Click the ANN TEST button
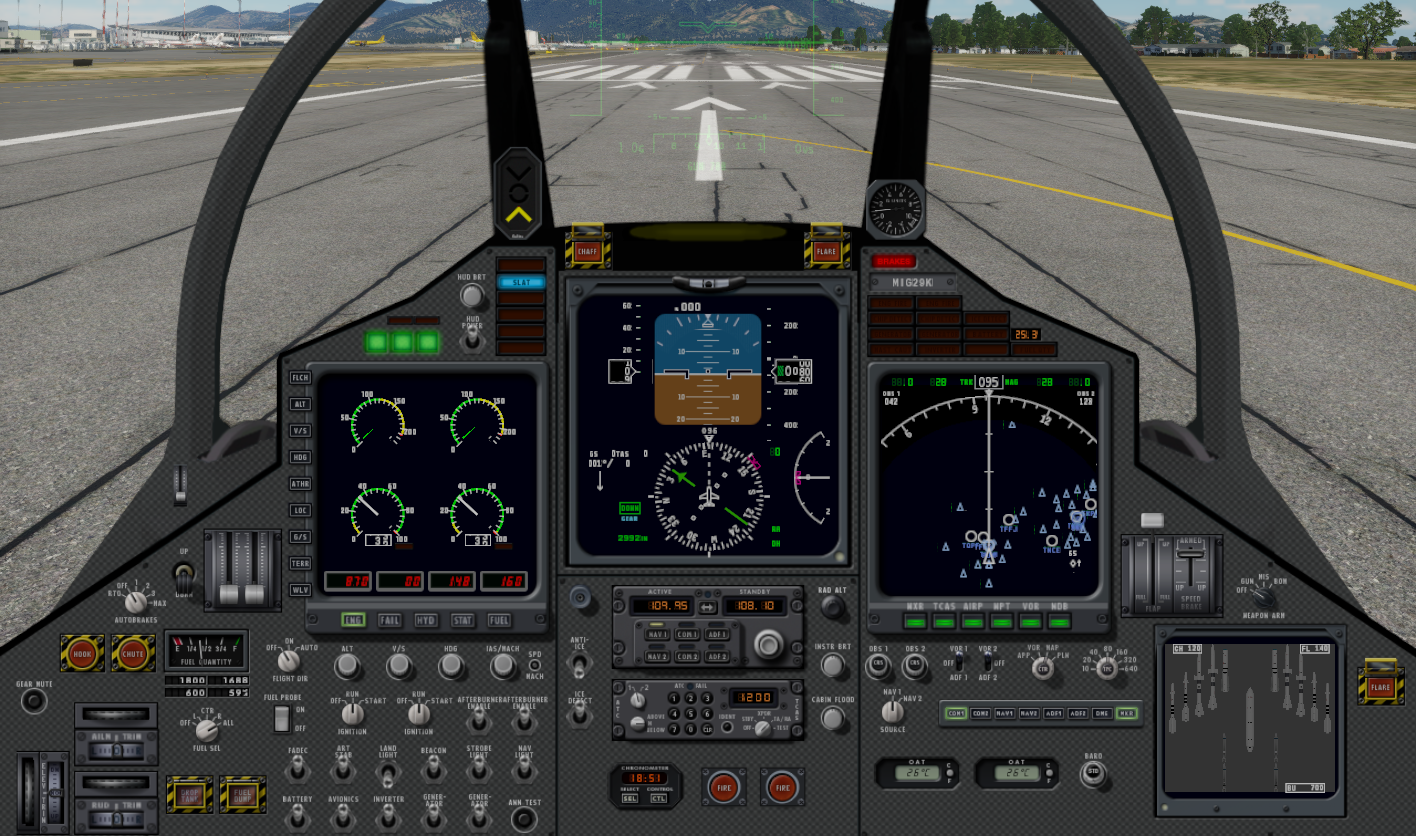1416x836 pixels. pos(523,819)
